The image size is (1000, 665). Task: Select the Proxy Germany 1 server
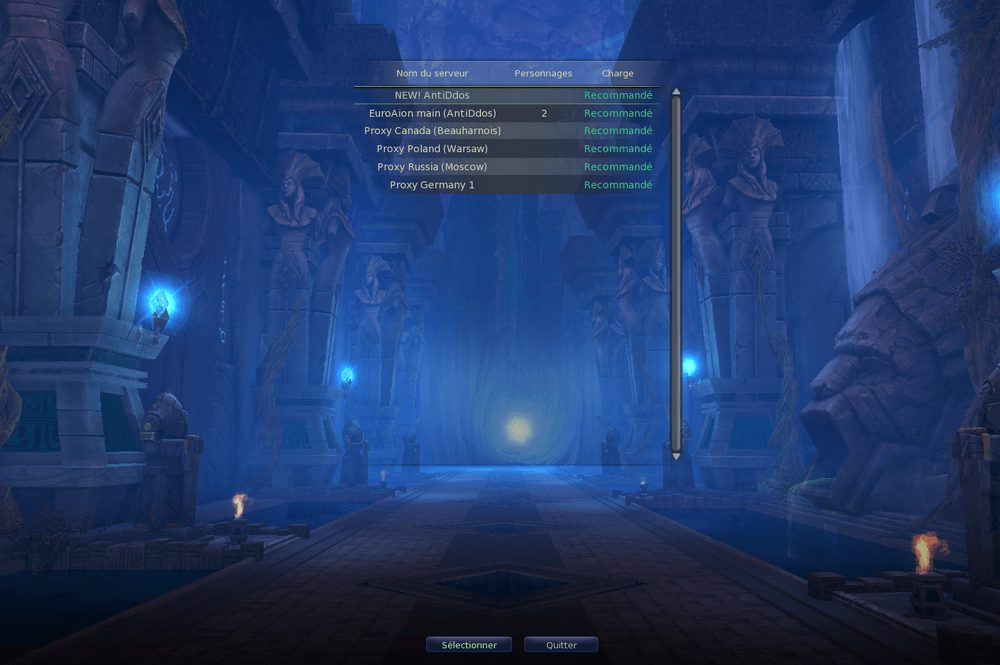click(x=432, y=185)
